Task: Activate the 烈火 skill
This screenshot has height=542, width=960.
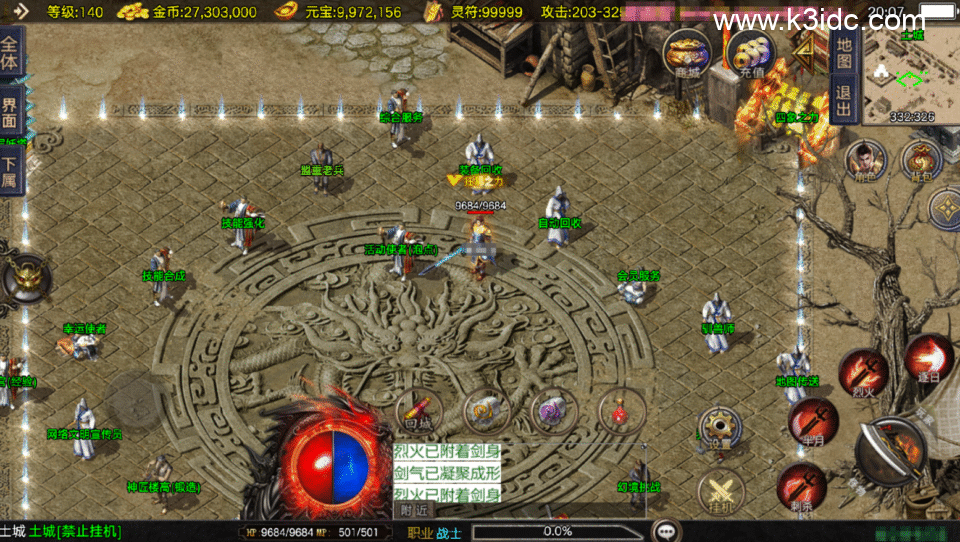Action: click(x=862, y=372)
